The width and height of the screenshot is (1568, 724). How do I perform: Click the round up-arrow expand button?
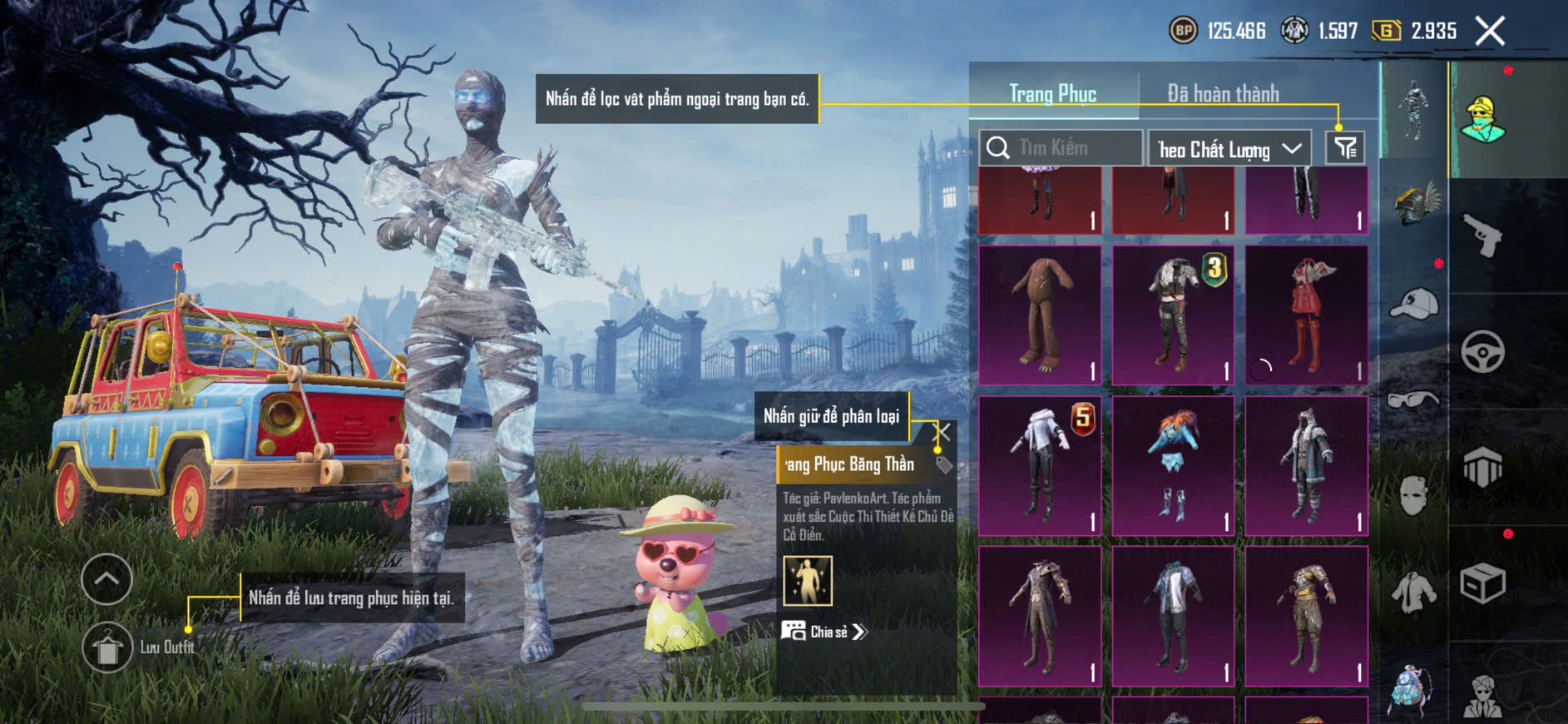(x=106, y=578)
